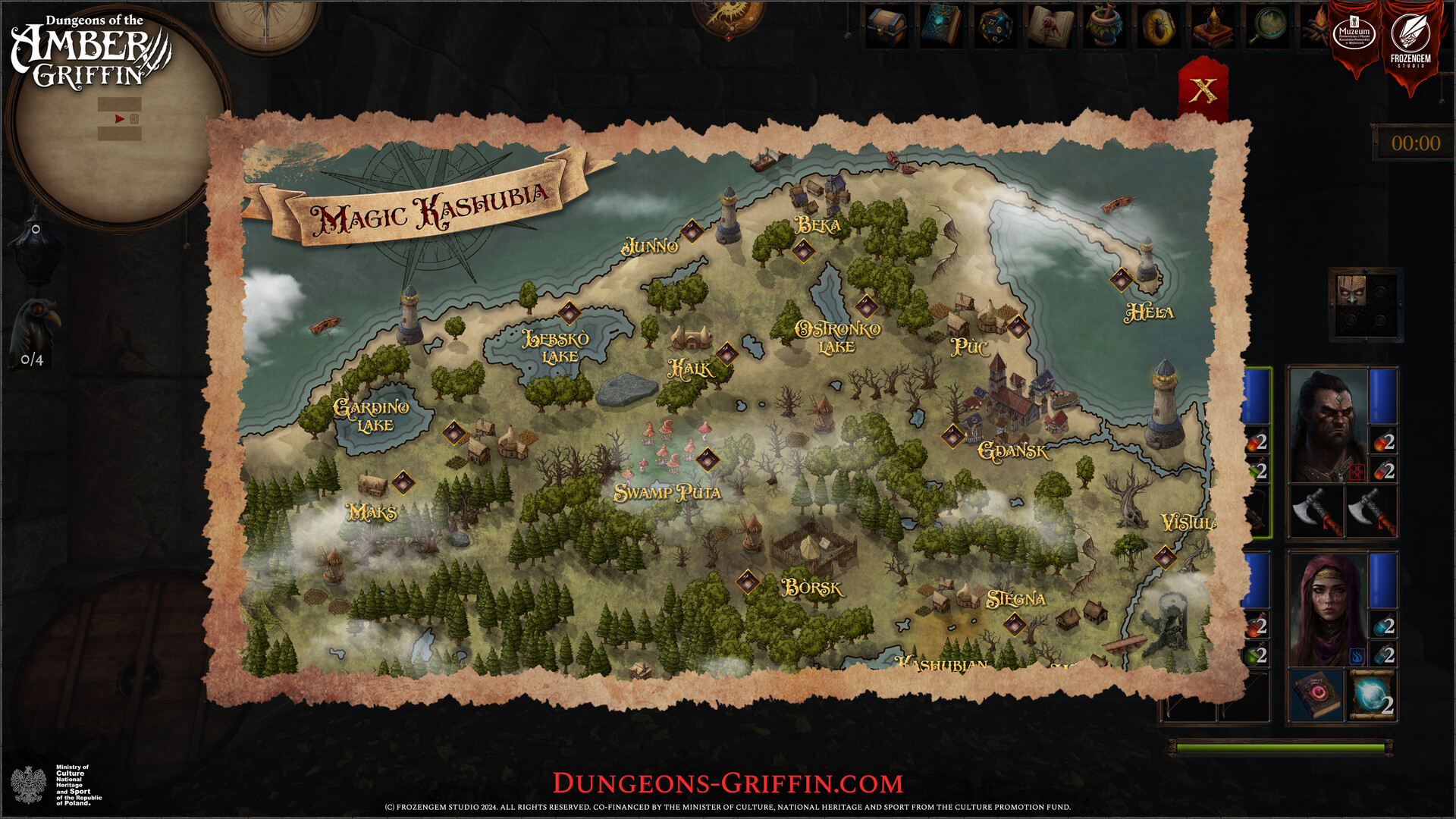Open the treasure chest inventory icon

coord(886,26)
